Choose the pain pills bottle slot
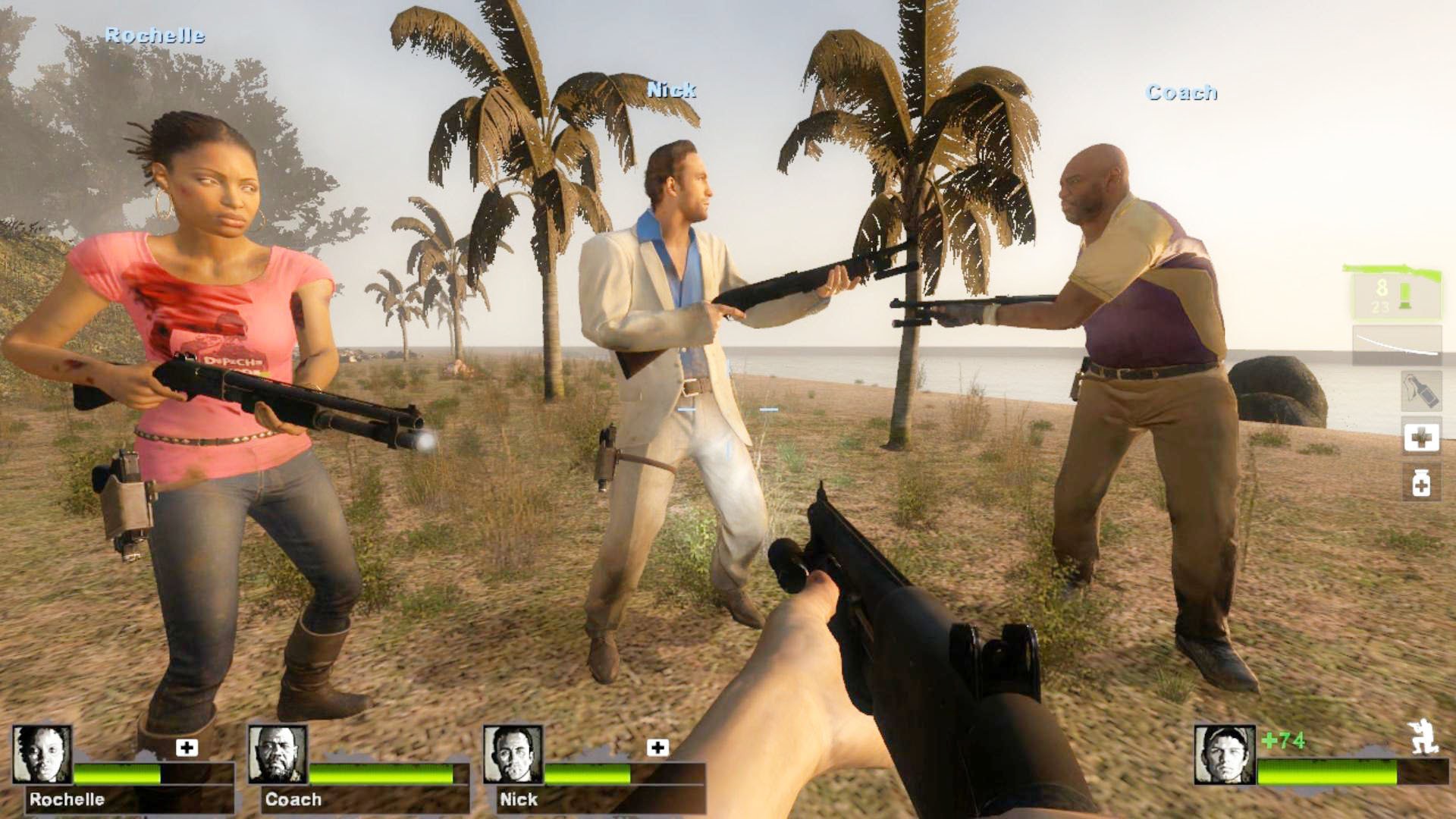This screenshot has width=1456, height=819. pos(1421,482)
